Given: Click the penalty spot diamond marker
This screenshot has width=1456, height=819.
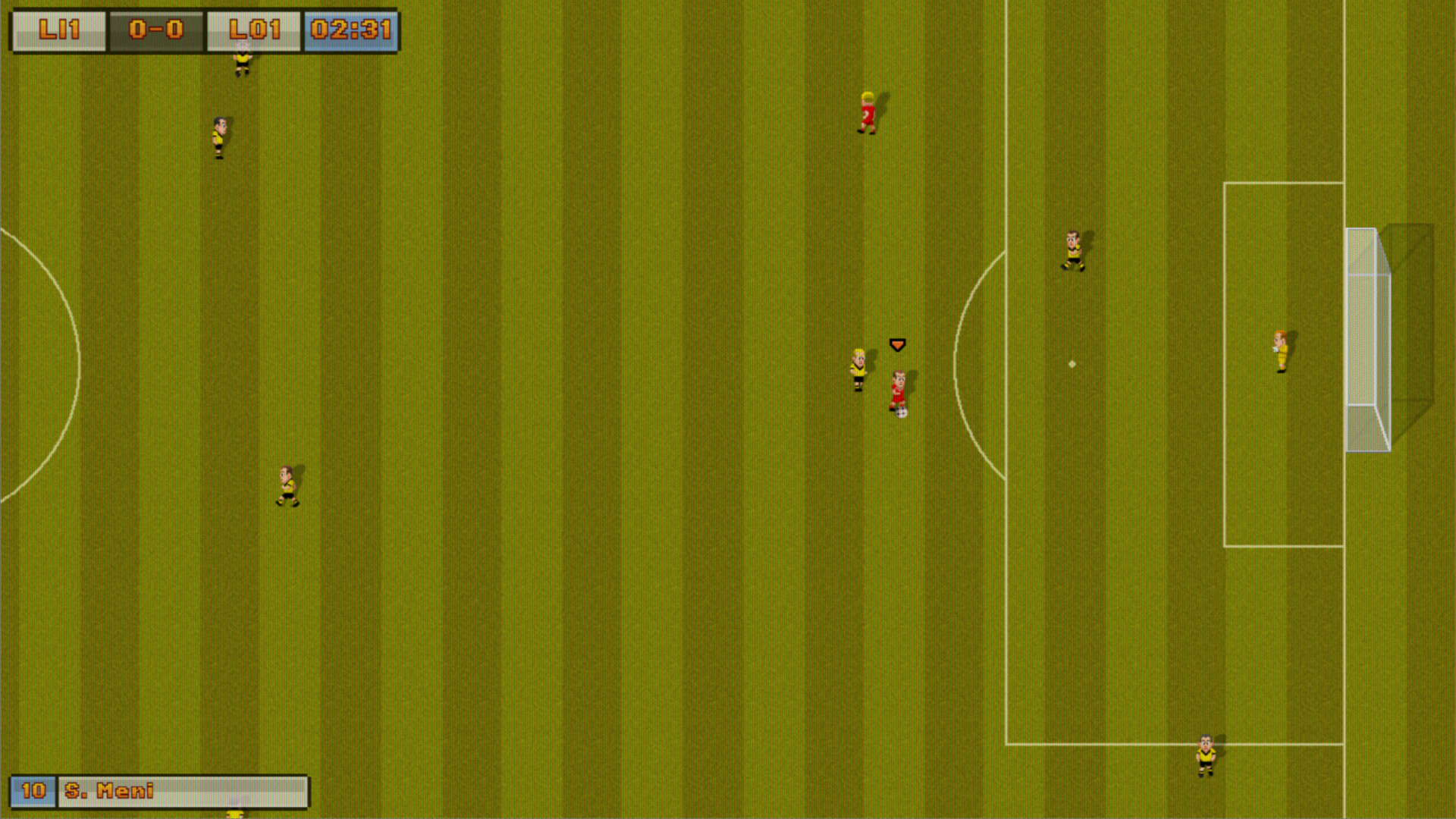Looking at the screenshot, I should tap(1072, 363).
